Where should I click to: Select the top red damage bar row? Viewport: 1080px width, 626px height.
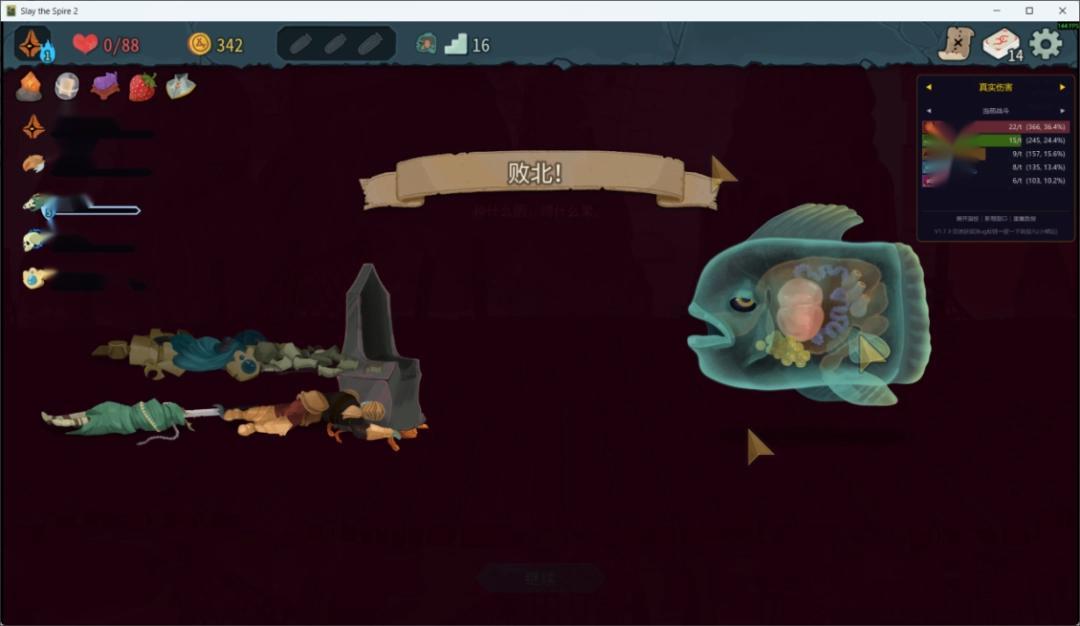[995, 127]
